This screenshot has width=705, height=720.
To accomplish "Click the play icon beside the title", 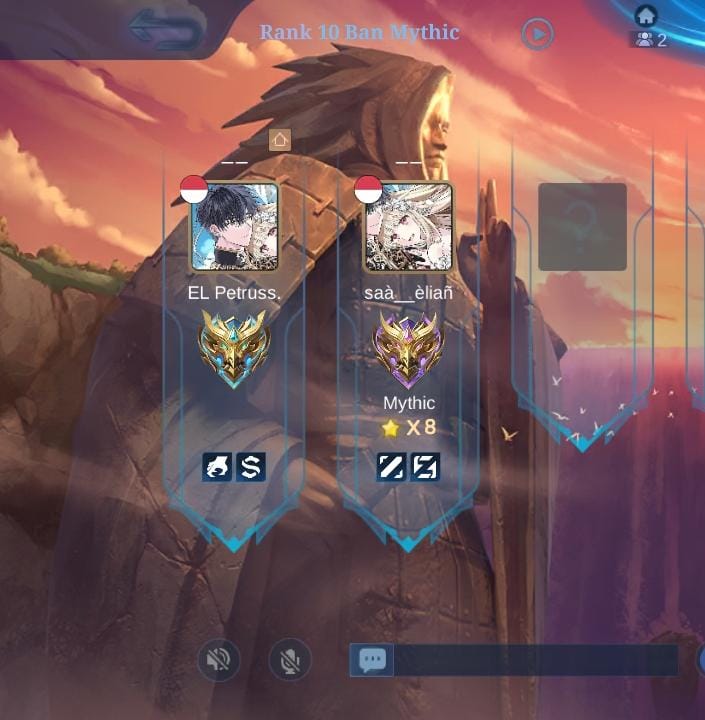I will pyautogui.click(x=537, y=35).
